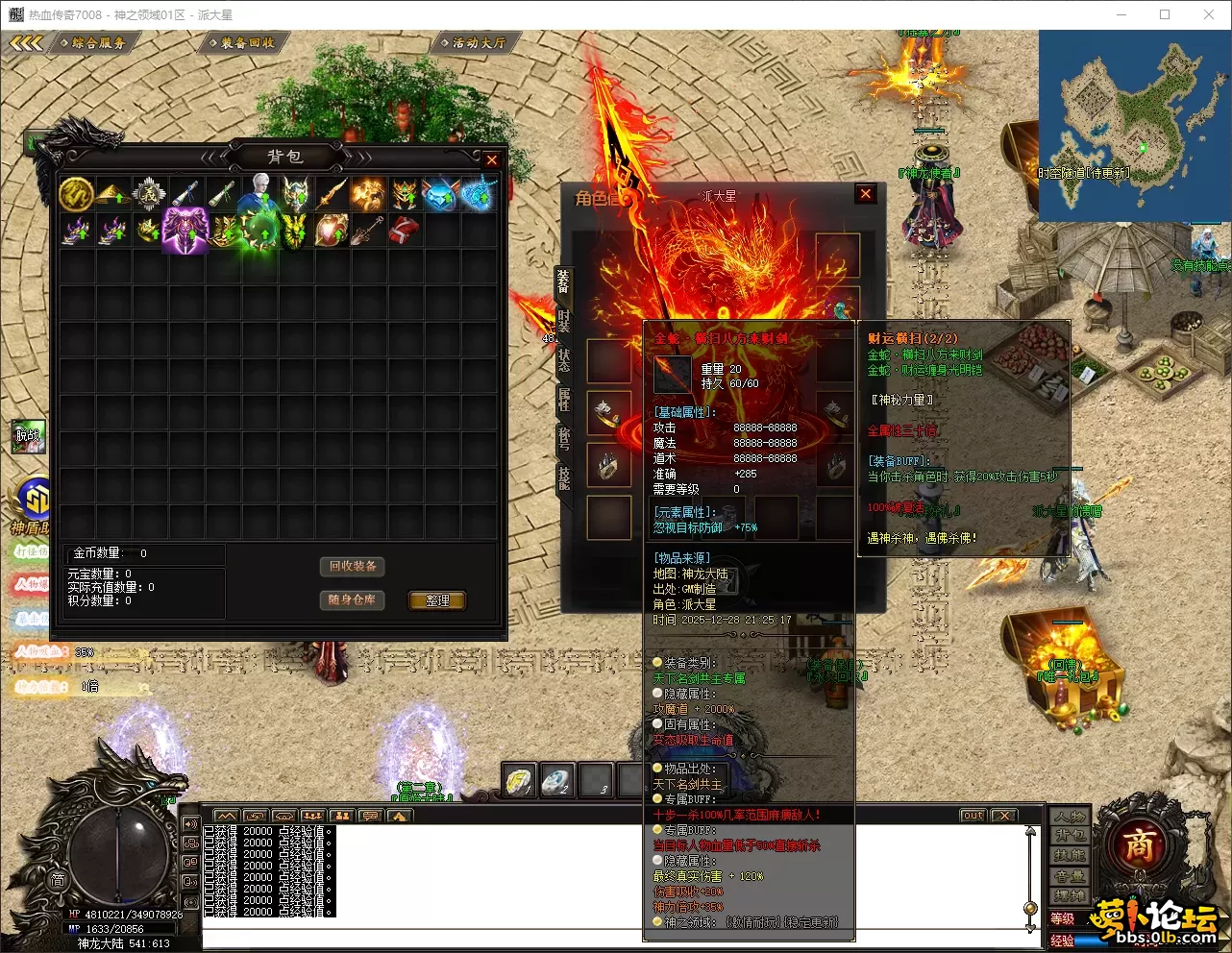Collapse the top menu with the arrows button
The height and width of the screenshot is (953, 1232).
pyautogui.click(x=26, y=42)
